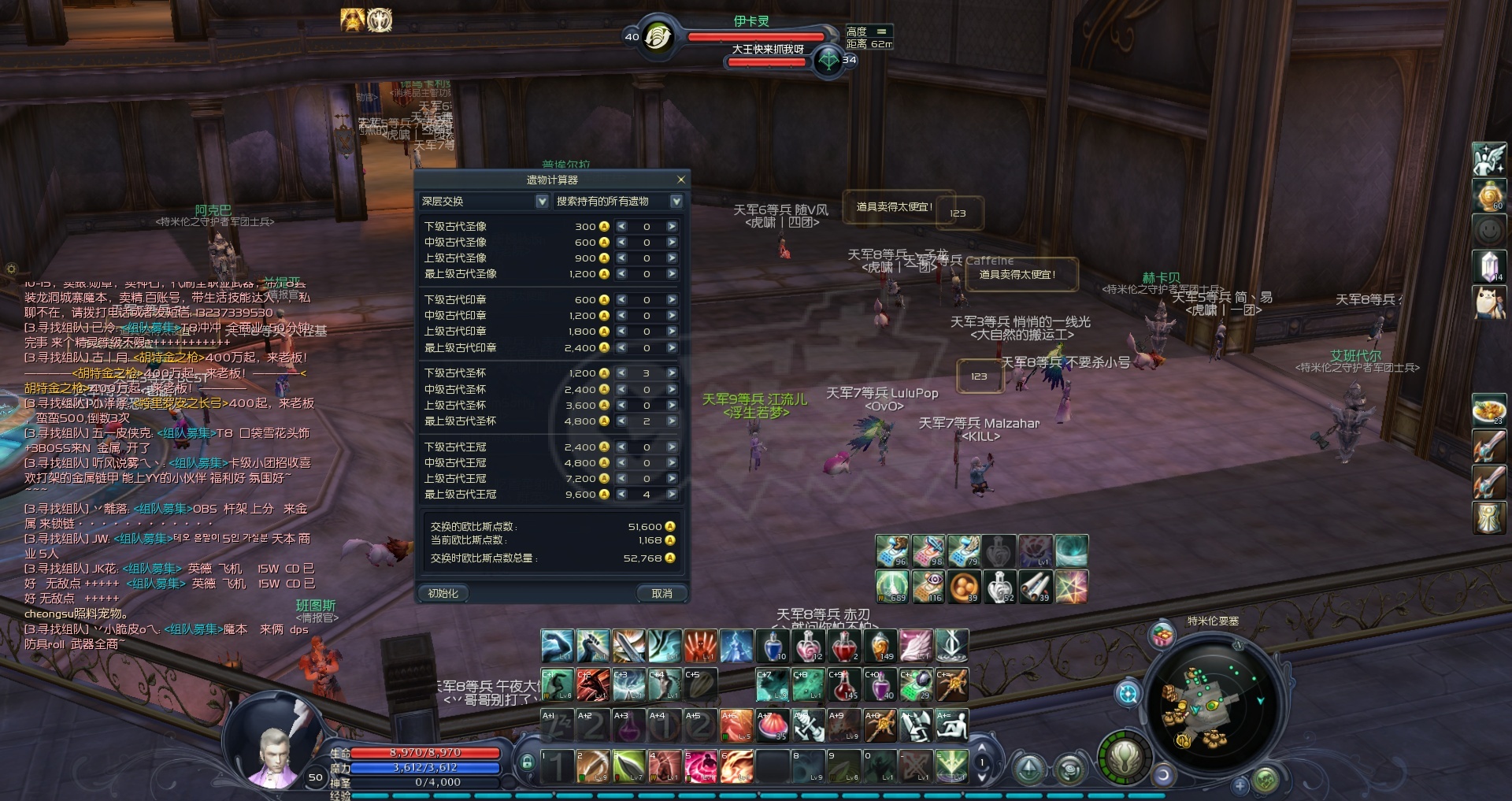Use the blue mana potion with count 10
The image size is (1512, 801).
click(773, 646)
